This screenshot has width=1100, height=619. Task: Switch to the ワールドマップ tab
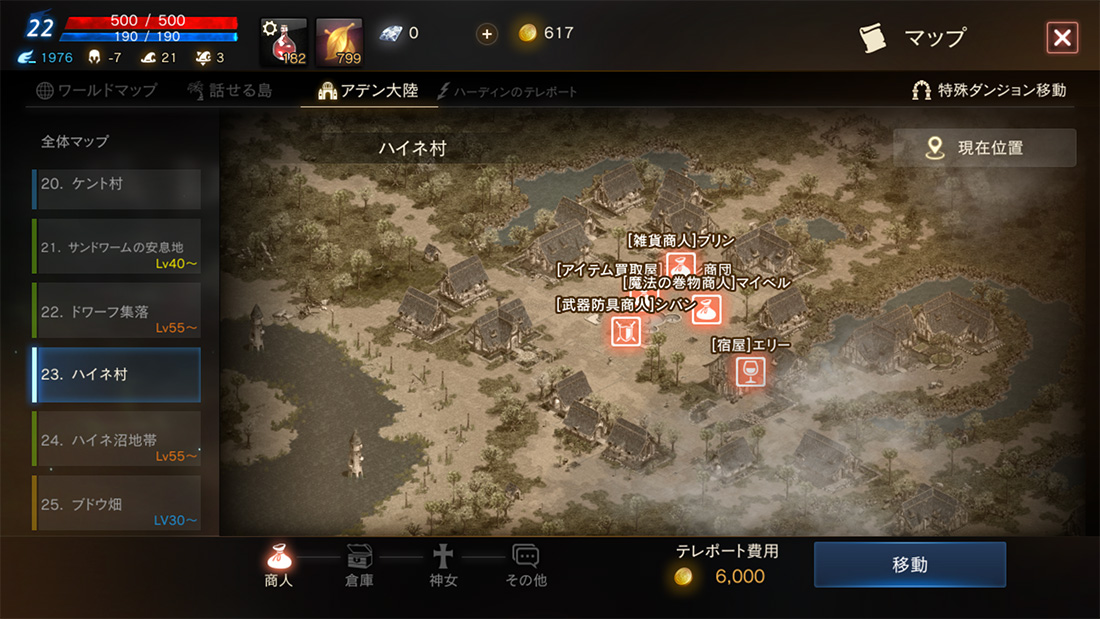pos(96,90)
